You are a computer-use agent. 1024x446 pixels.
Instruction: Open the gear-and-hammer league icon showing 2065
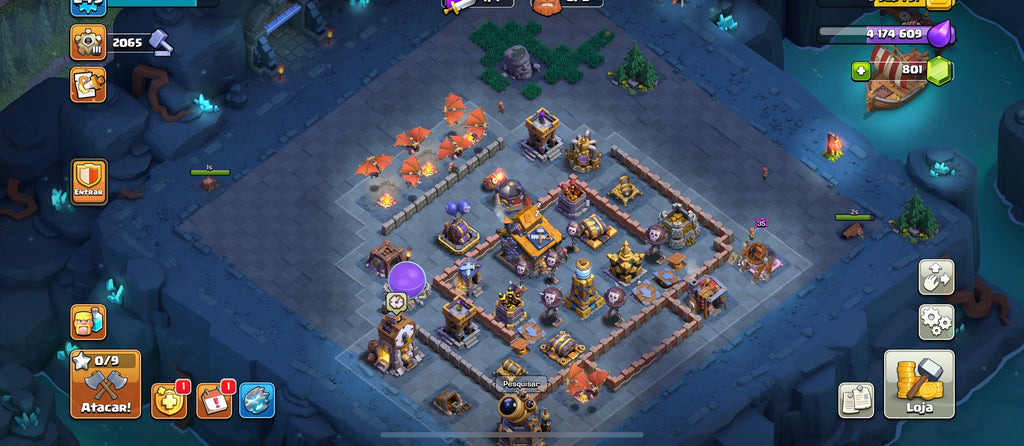click(88, 42)
